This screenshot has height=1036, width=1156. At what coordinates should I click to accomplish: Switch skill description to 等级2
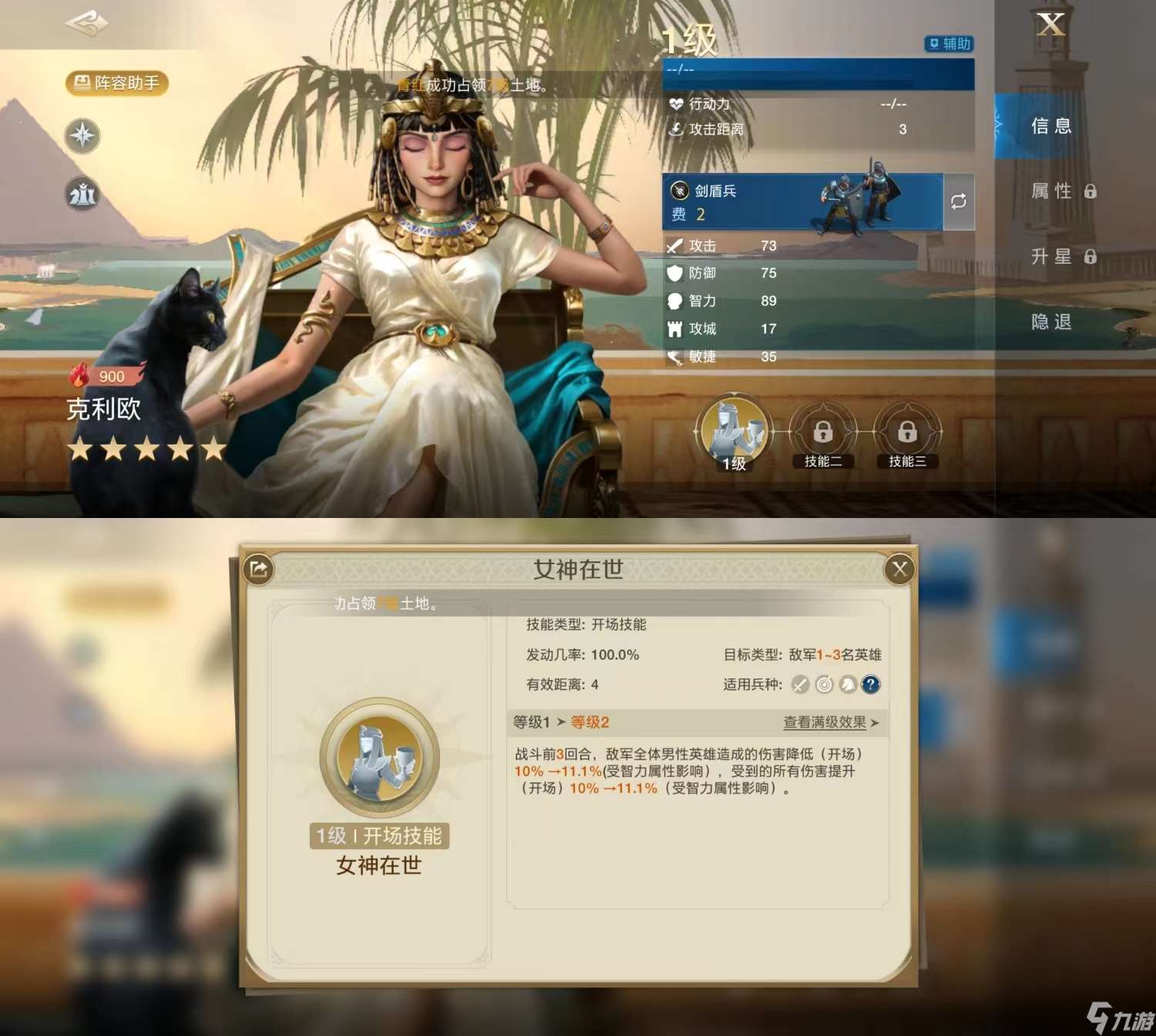click(x=590, y=722)
